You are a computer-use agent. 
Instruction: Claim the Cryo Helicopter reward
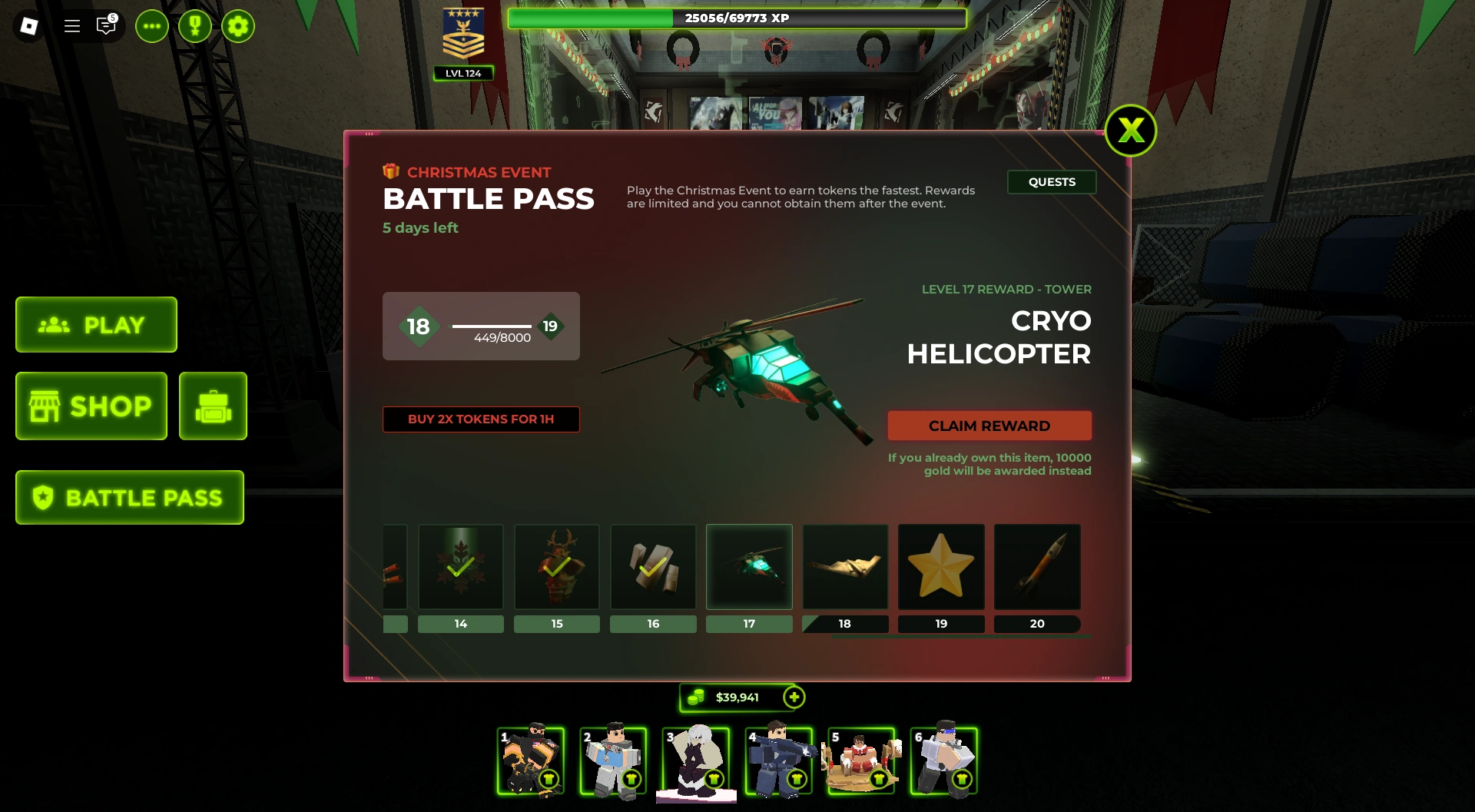click(x=989, y=425)
